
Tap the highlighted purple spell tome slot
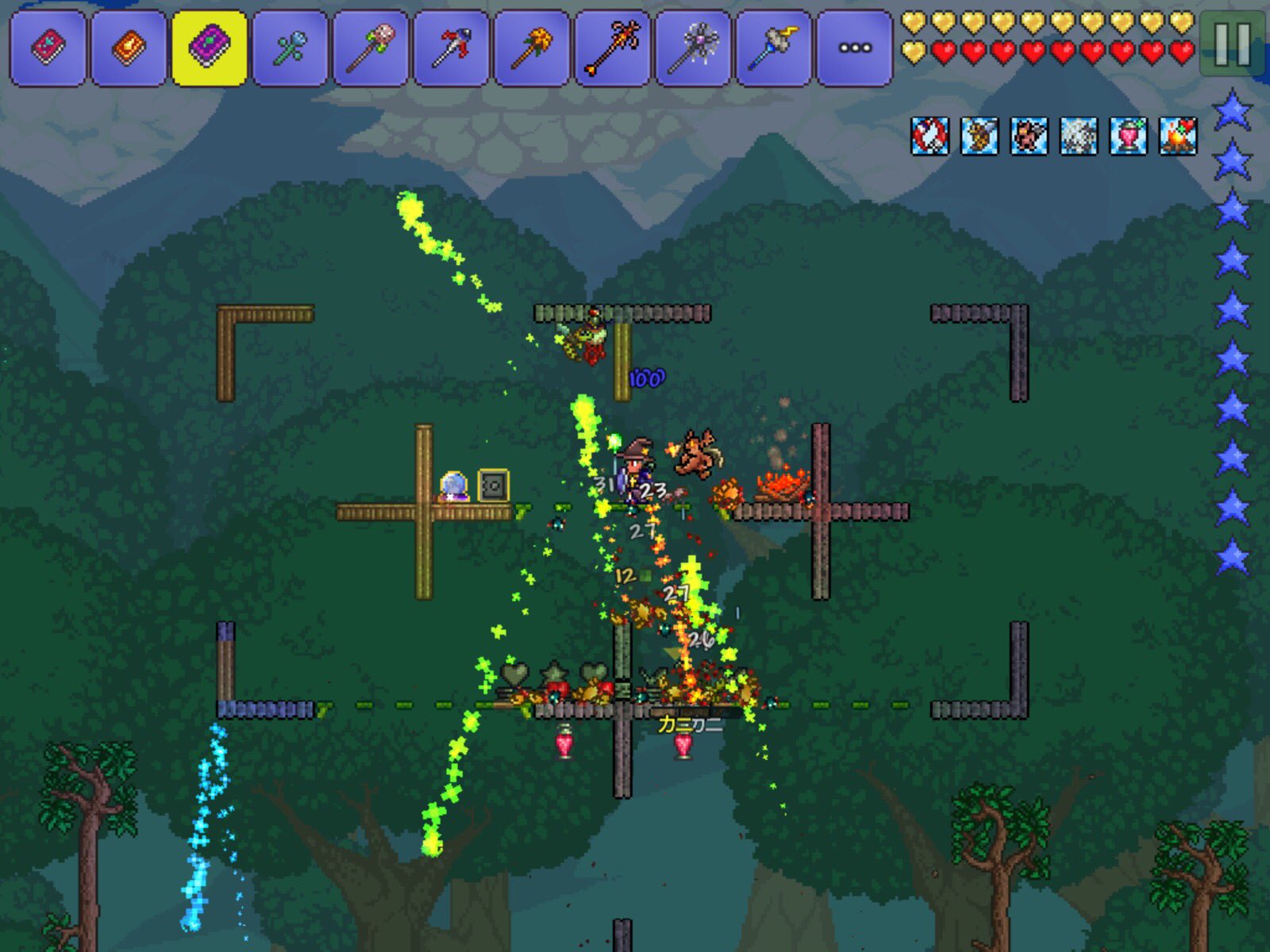[x=210, y=48]
